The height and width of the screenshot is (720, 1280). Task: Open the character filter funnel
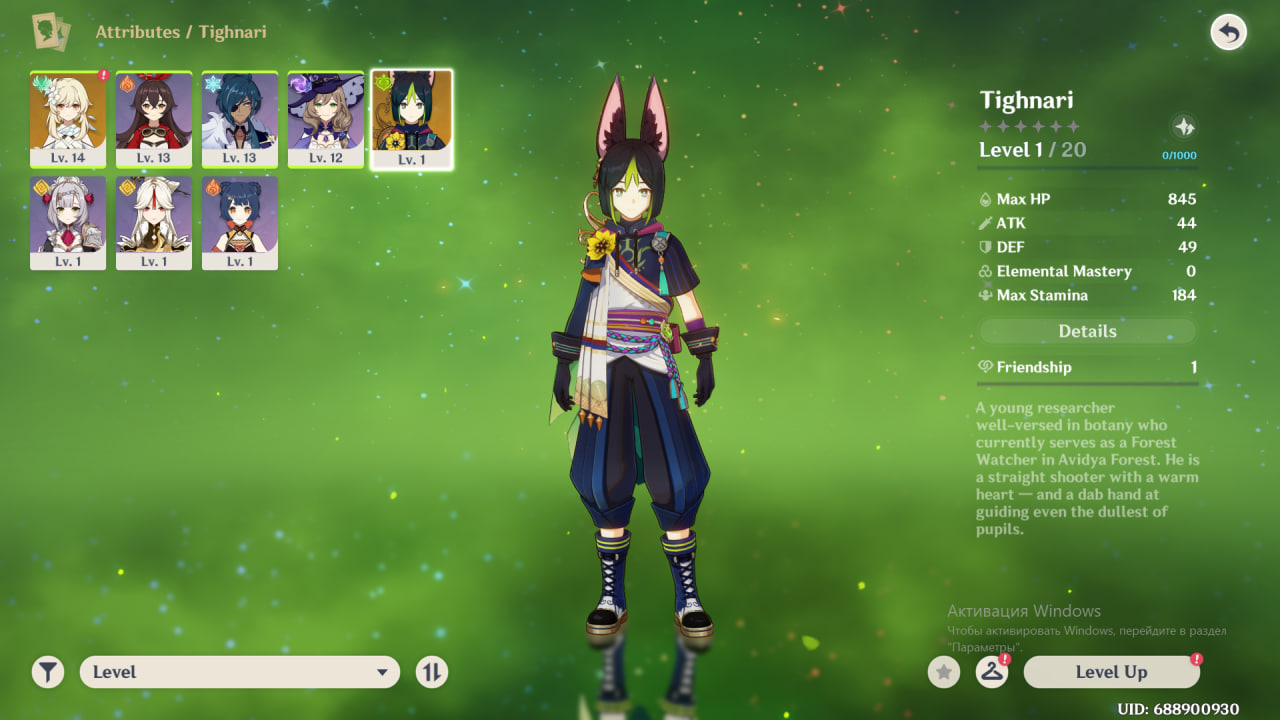(47, 672)
